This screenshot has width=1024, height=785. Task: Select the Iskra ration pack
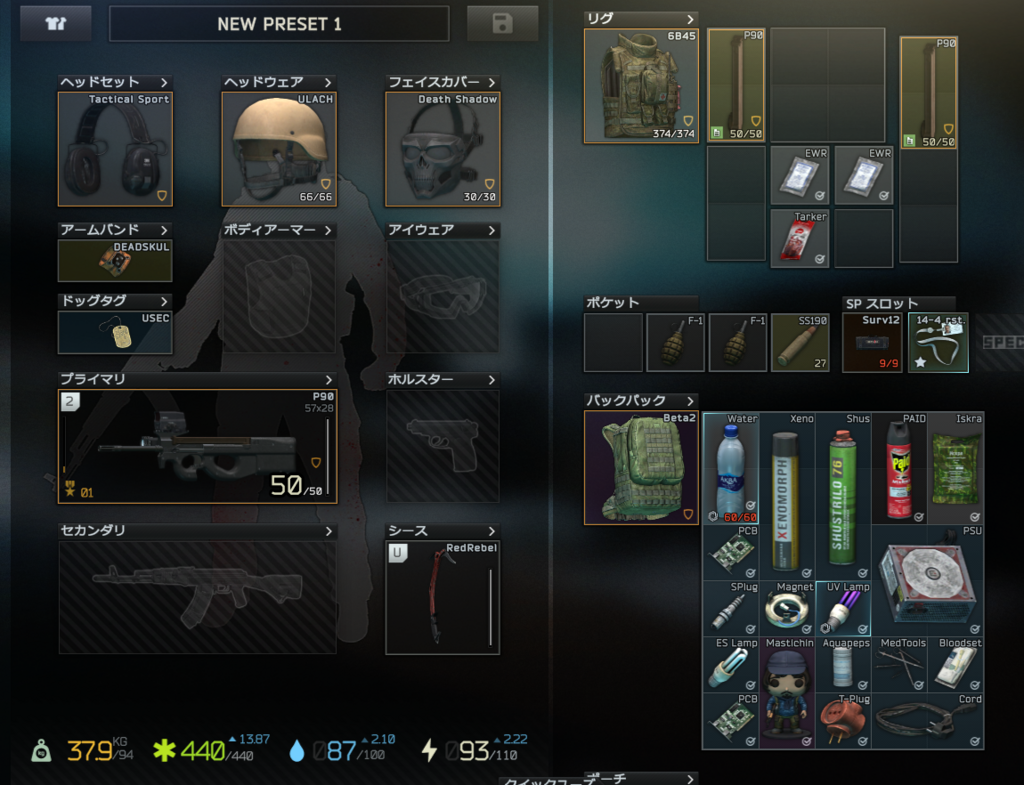[x=955, y=468]
